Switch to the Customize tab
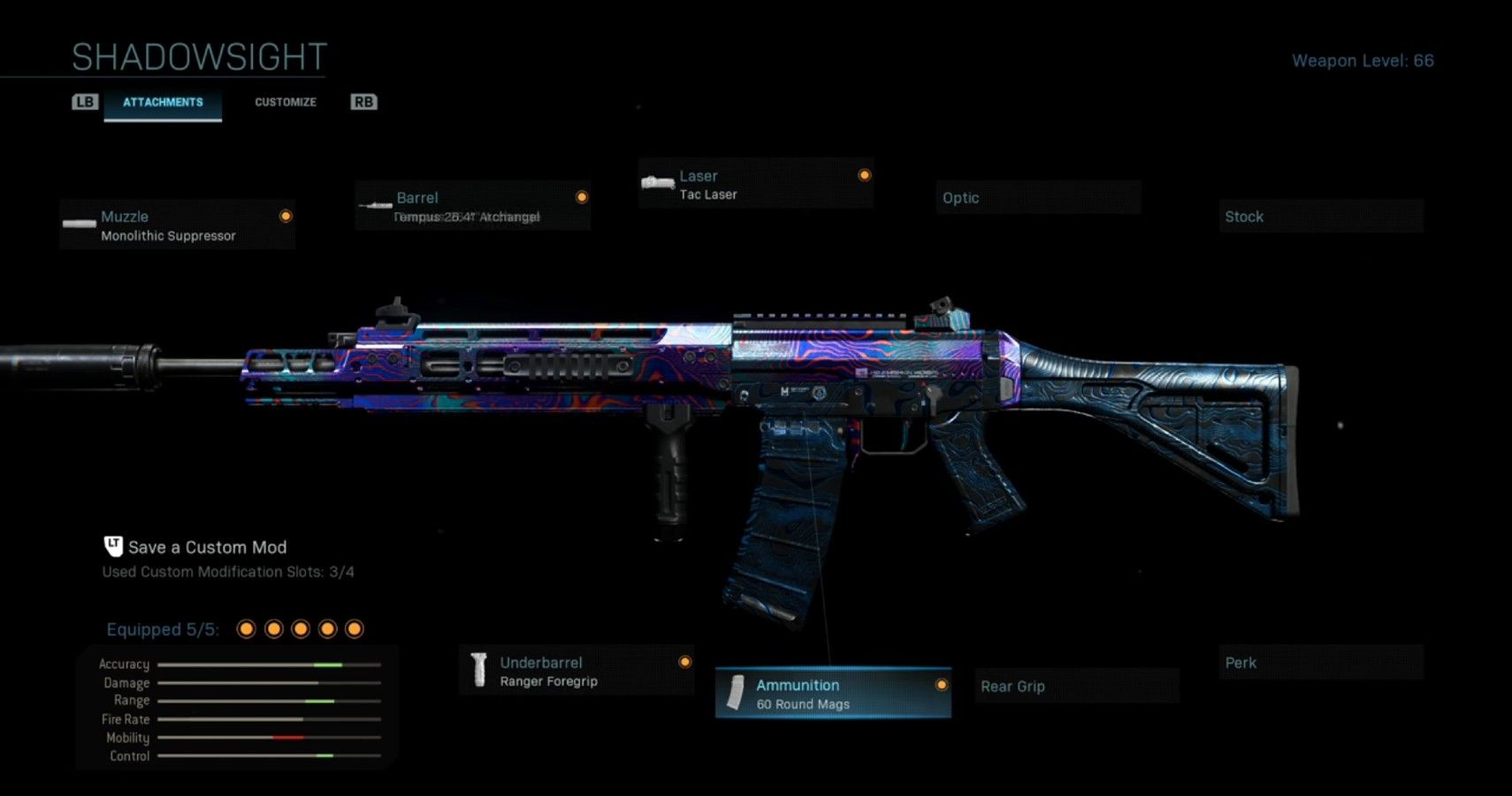Screen dimensions: 1512x796 285,102
